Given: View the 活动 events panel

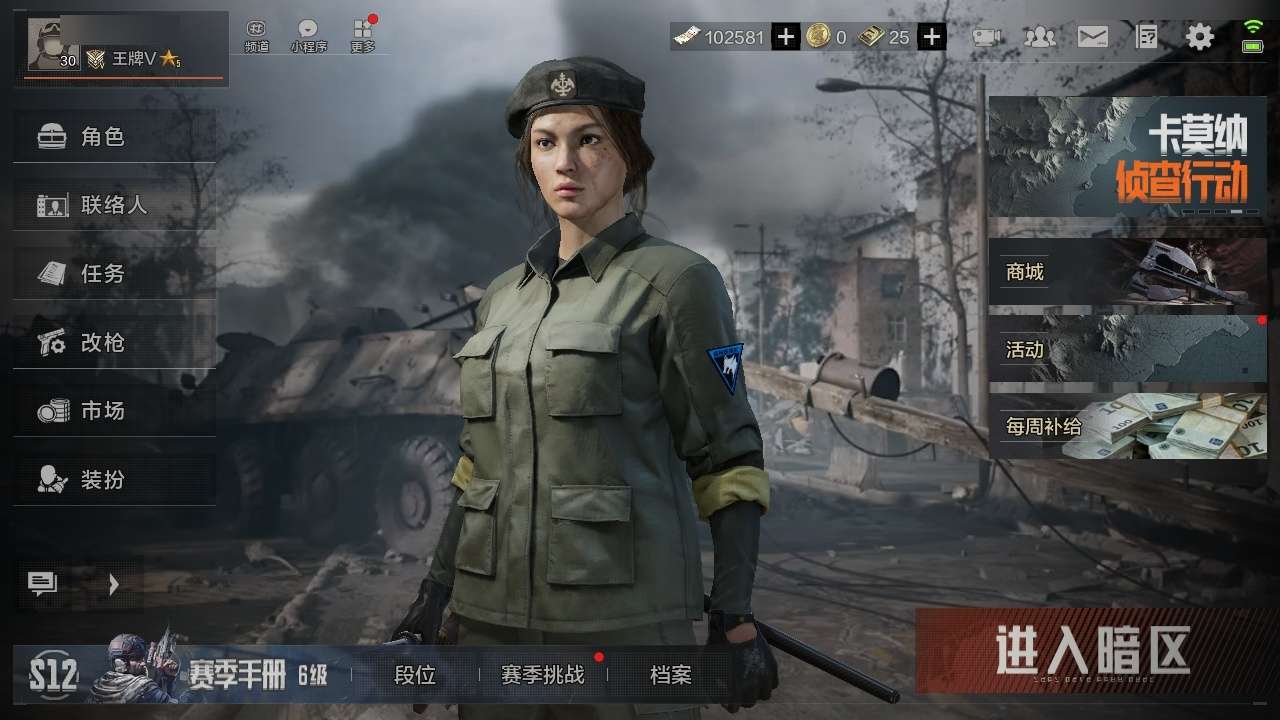Looking at the screenshot, I should [x=1127, y=349].
